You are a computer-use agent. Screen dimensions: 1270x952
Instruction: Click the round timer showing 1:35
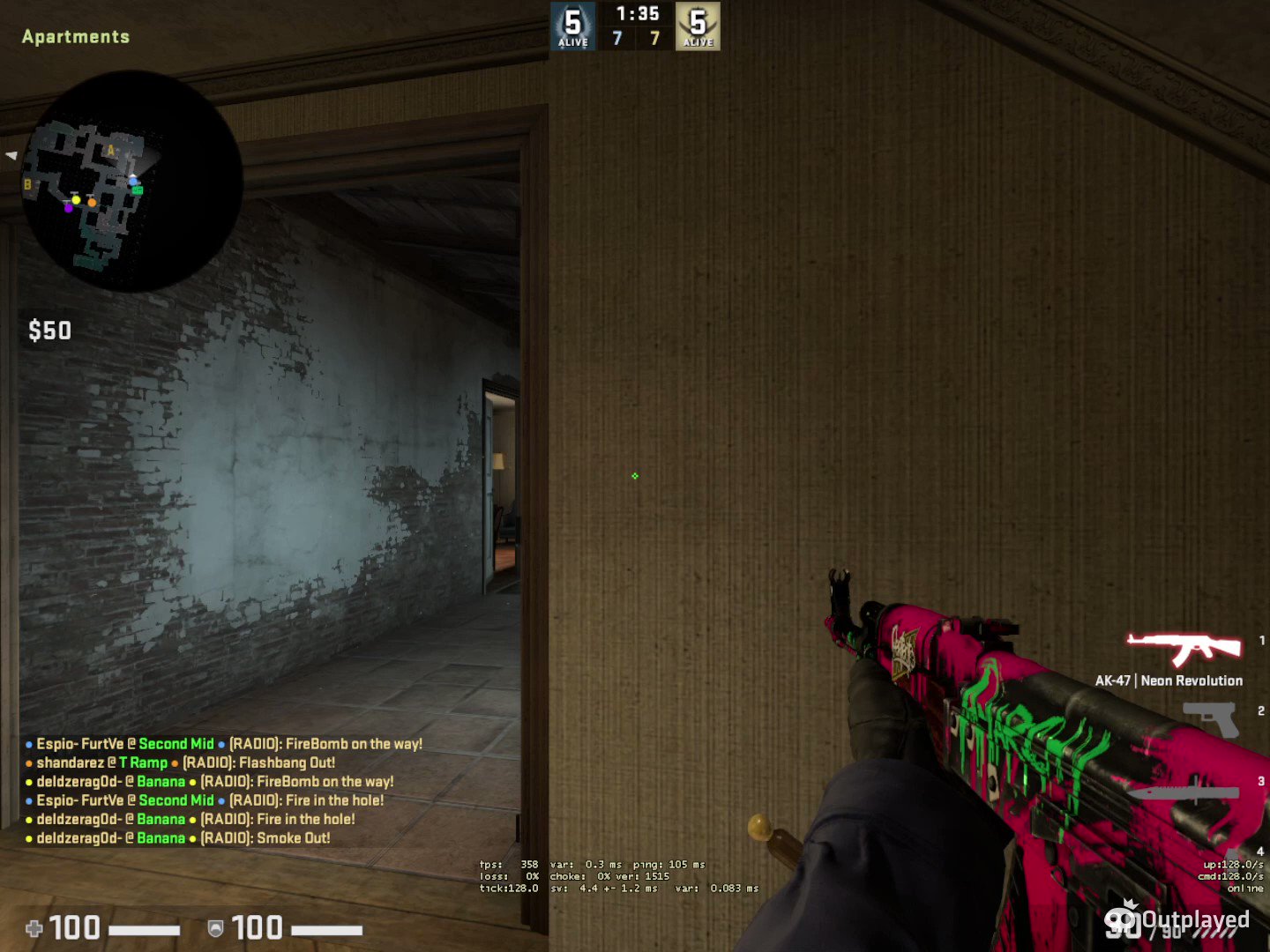pyautogui.click(x=635, y=13)
